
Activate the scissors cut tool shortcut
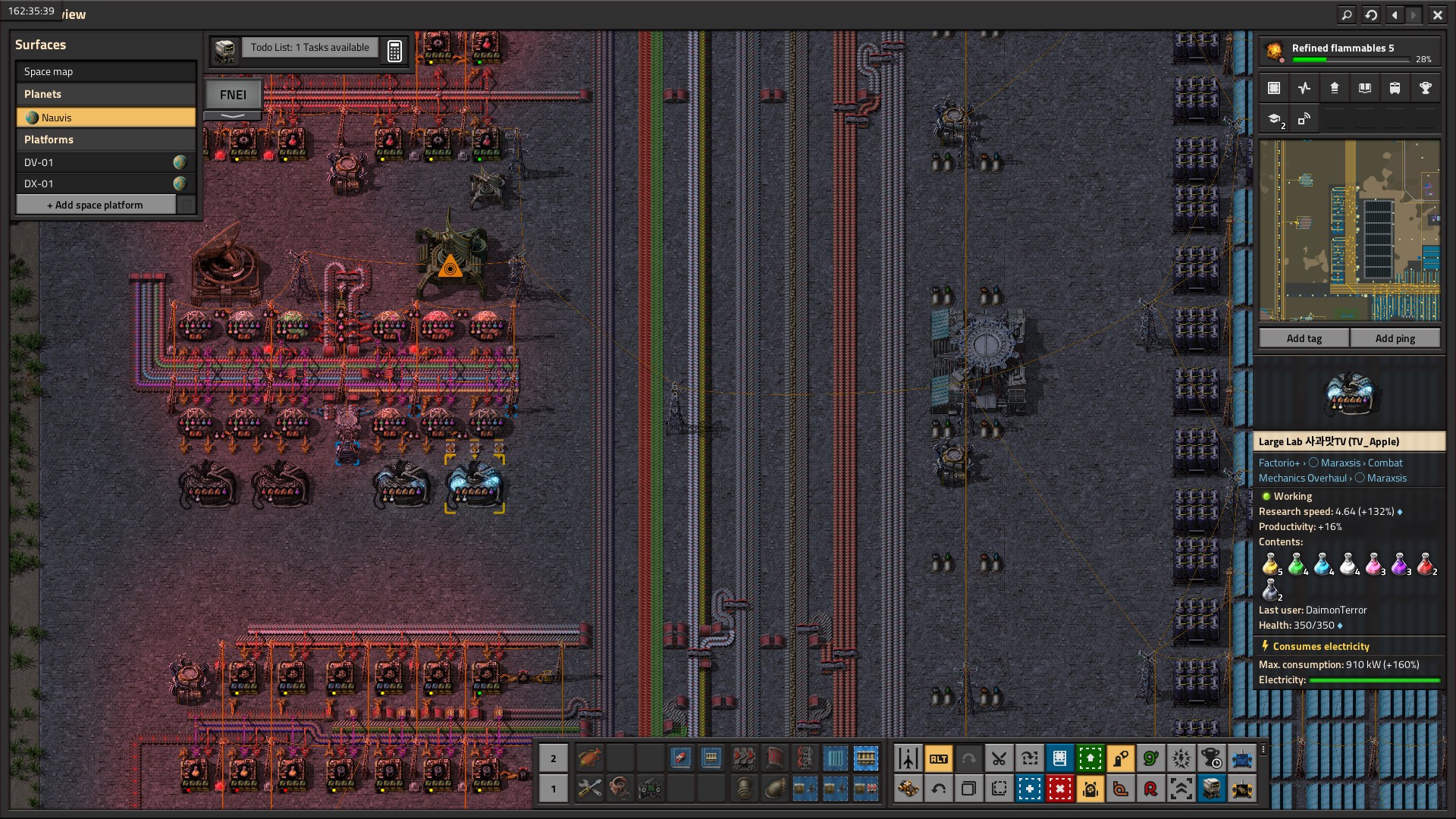point(999,758)
